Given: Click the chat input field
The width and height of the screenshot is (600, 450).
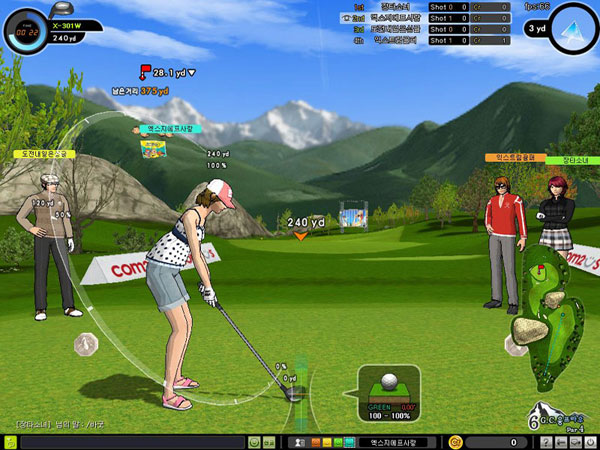Looking at the screenshot, I should coord(132,441).
